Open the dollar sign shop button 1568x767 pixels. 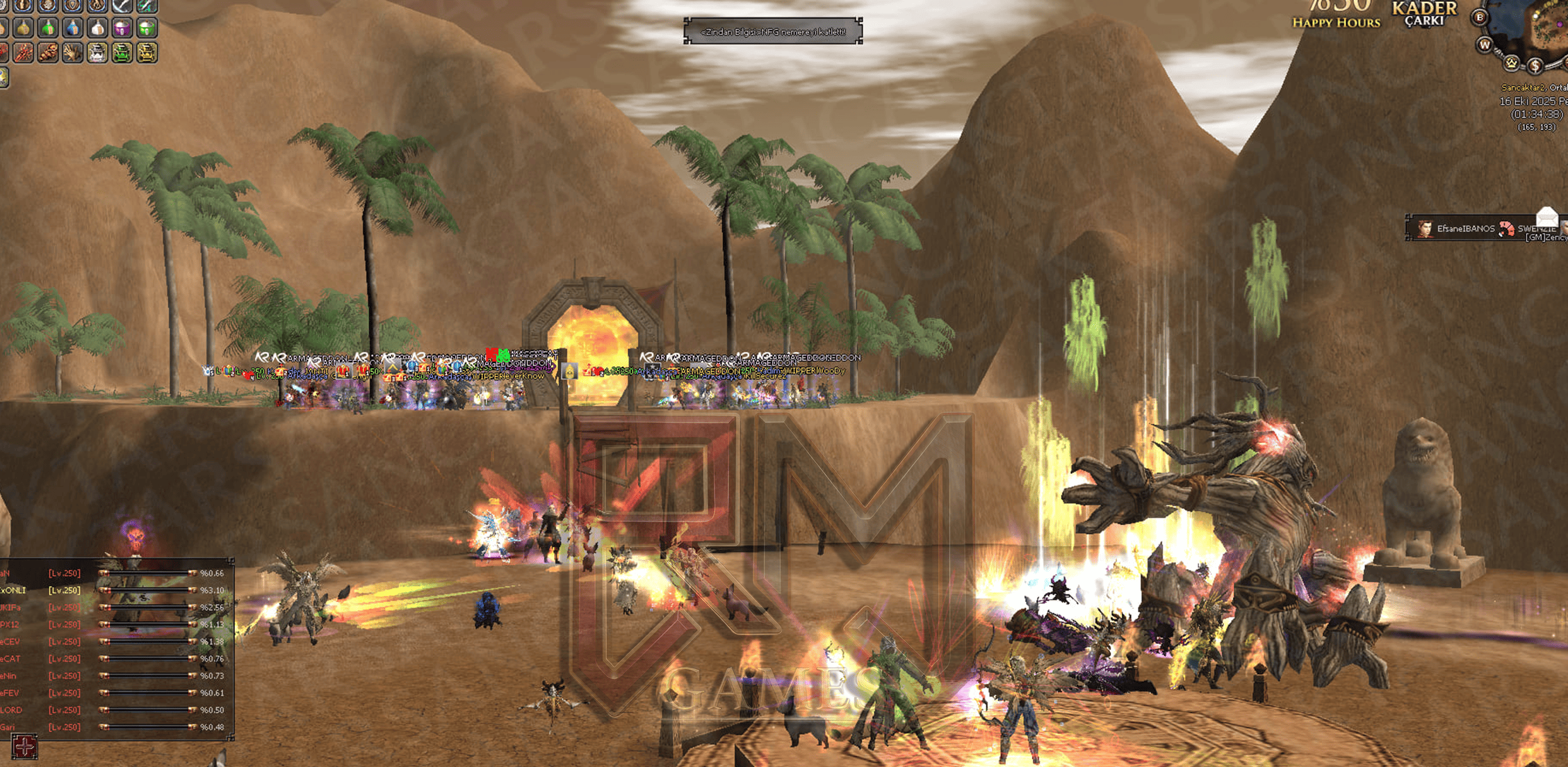coord(1535,65)
